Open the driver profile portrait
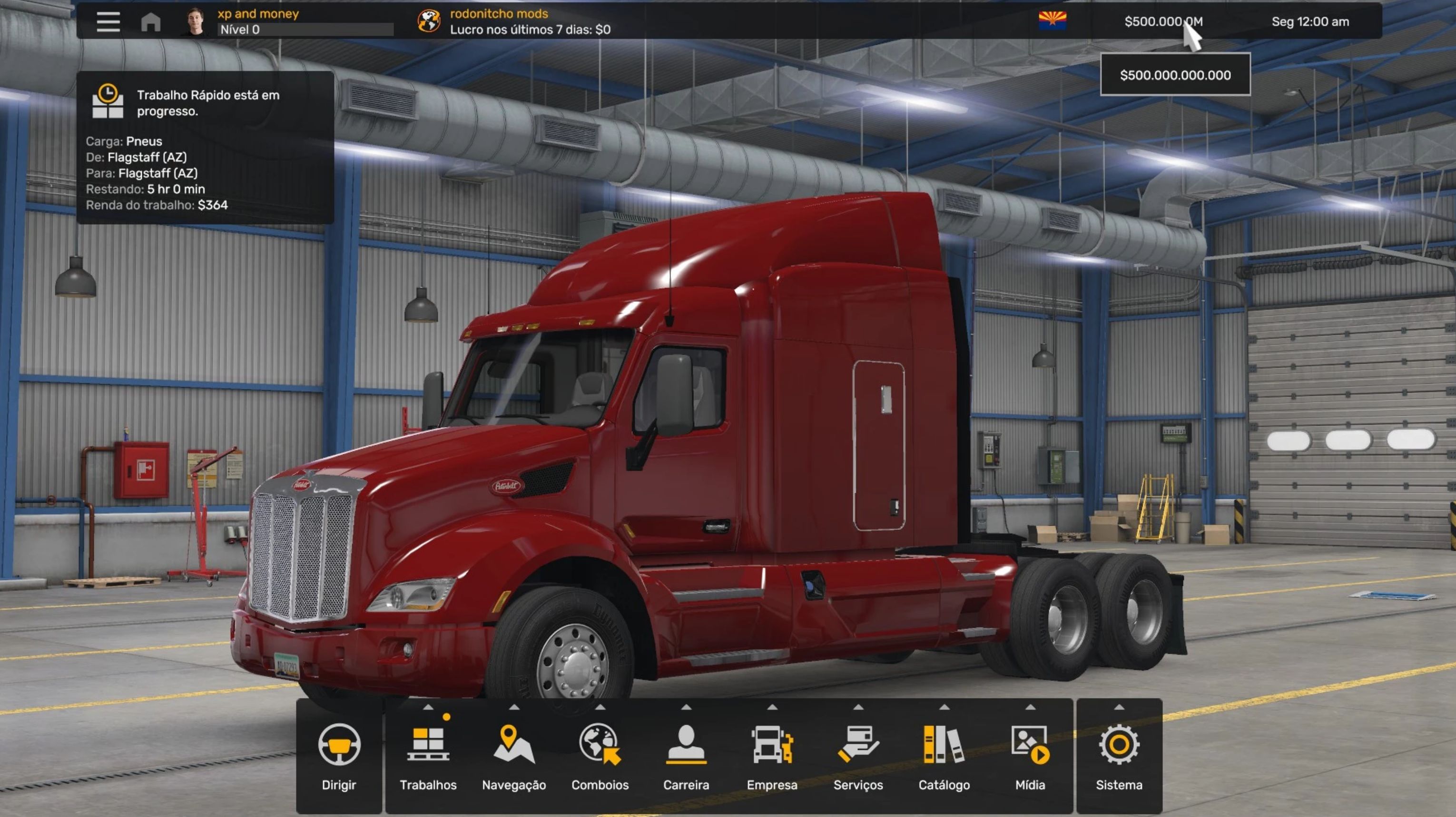1456x817 pixels. [x=195, y=21]
